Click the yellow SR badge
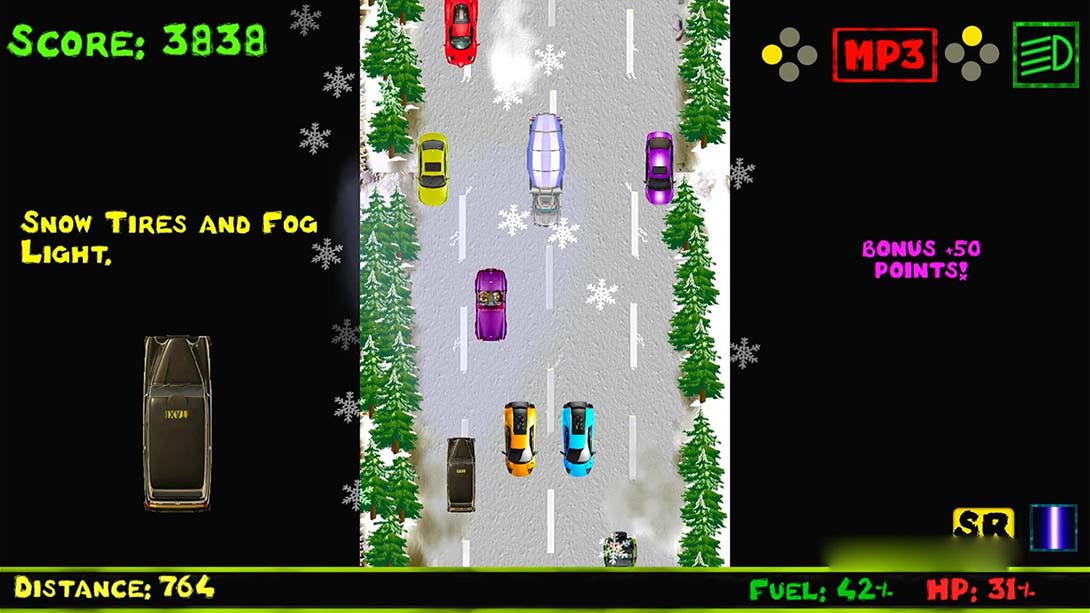 pyautogui.click(x=983, y=525)
